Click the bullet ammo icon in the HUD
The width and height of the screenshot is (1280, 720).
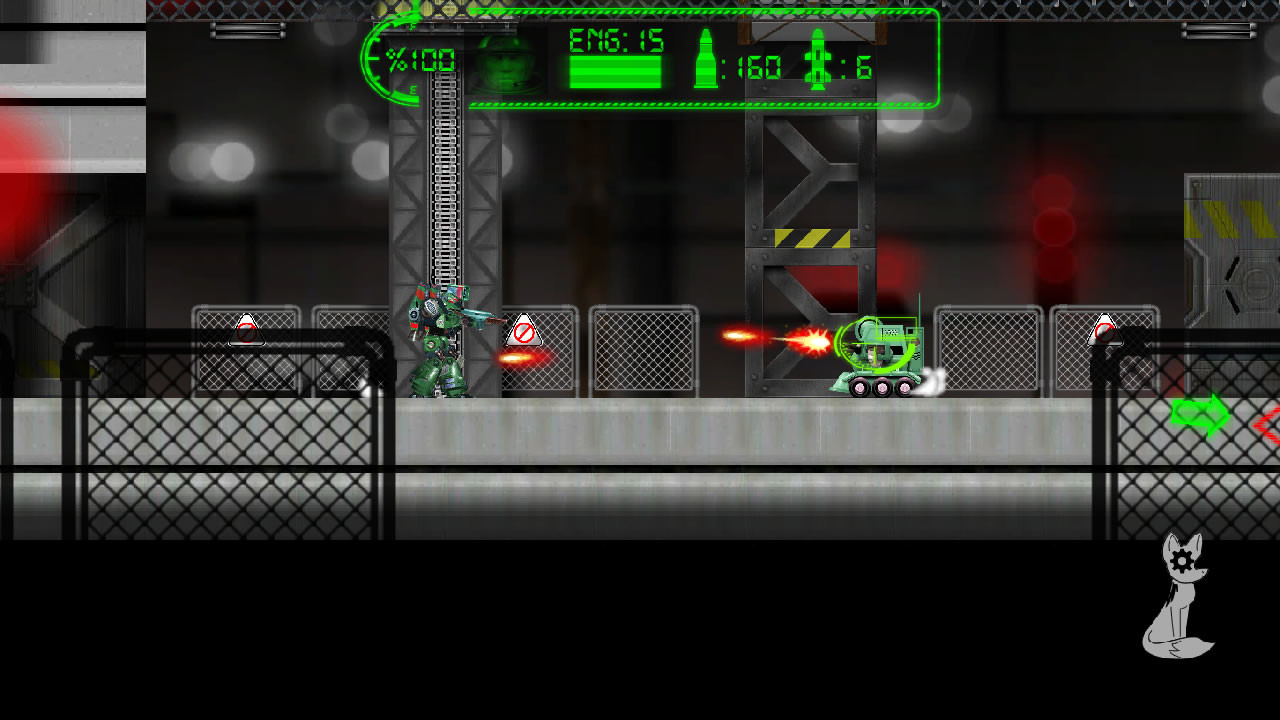[x=709, y=62]
